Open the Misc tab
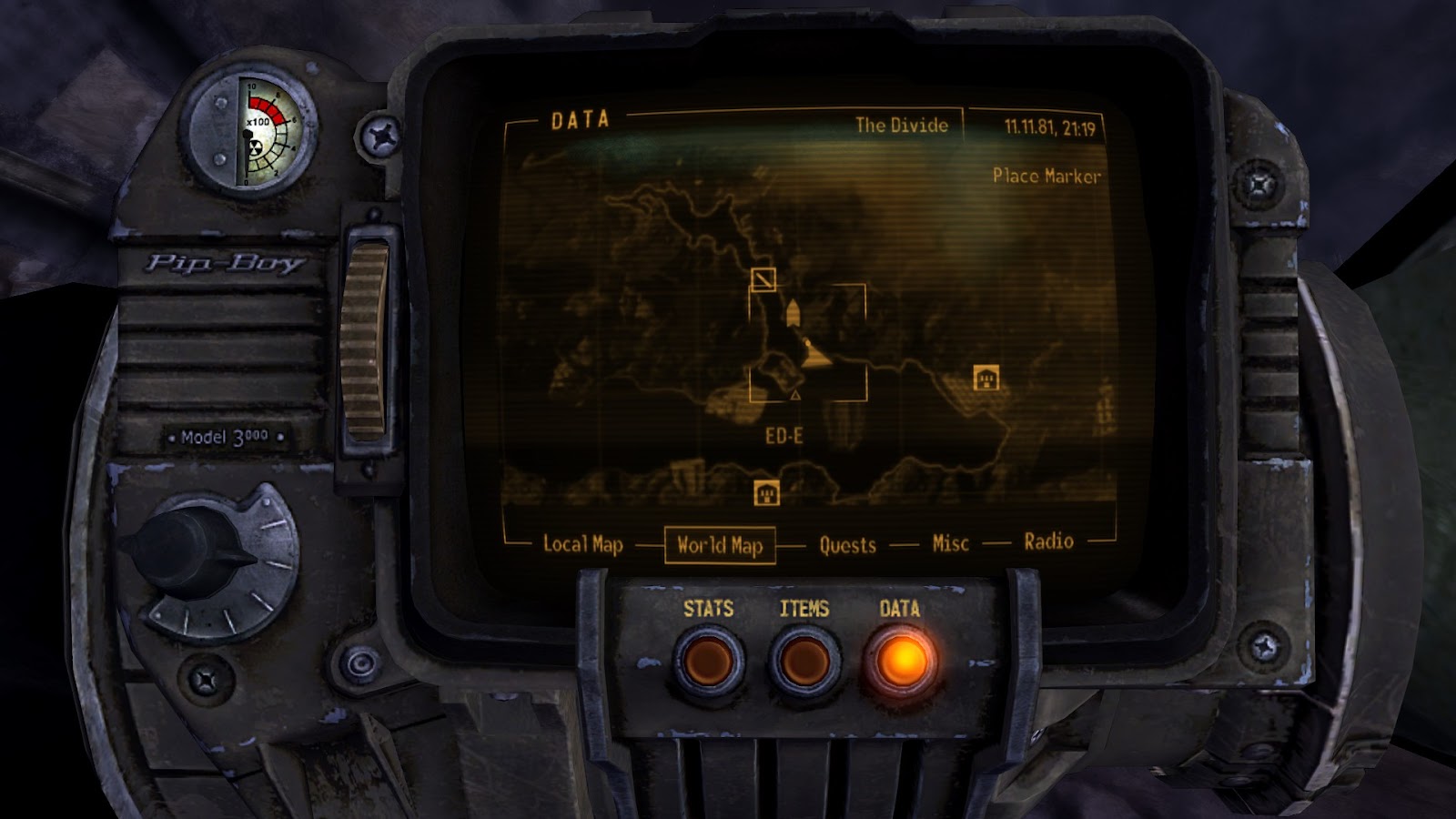The height and width of the screenshot is (819, 1456). point(949,544)
